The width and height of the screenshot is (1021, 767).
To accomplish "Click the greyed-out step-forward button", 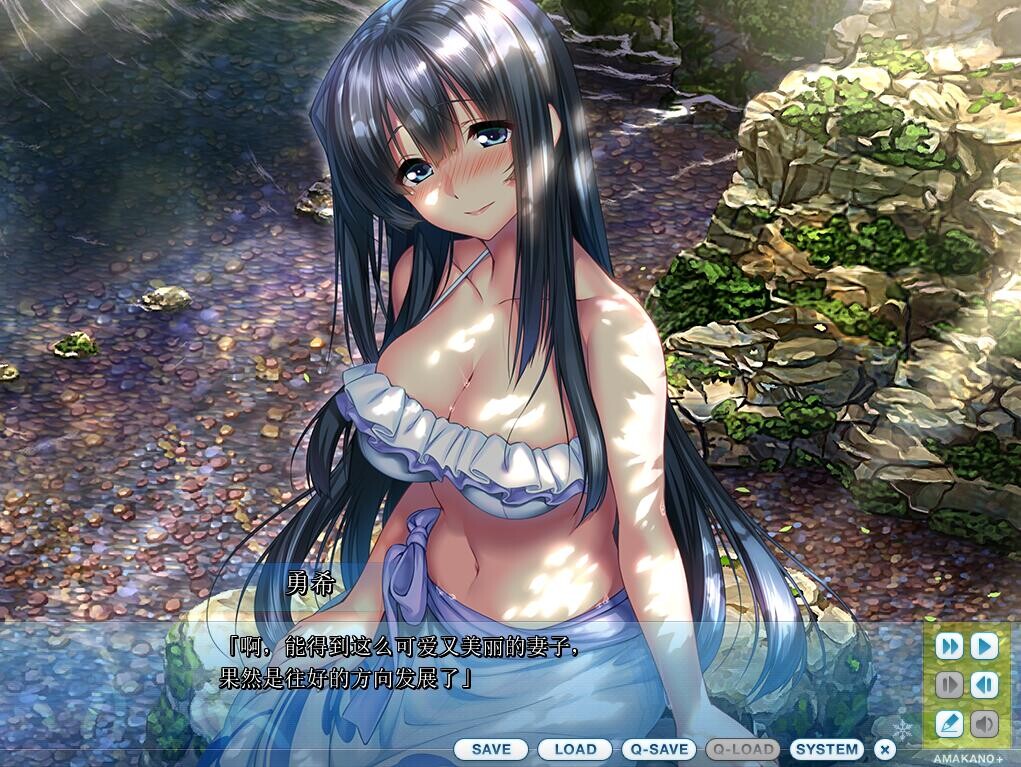I will coord(949,685).
